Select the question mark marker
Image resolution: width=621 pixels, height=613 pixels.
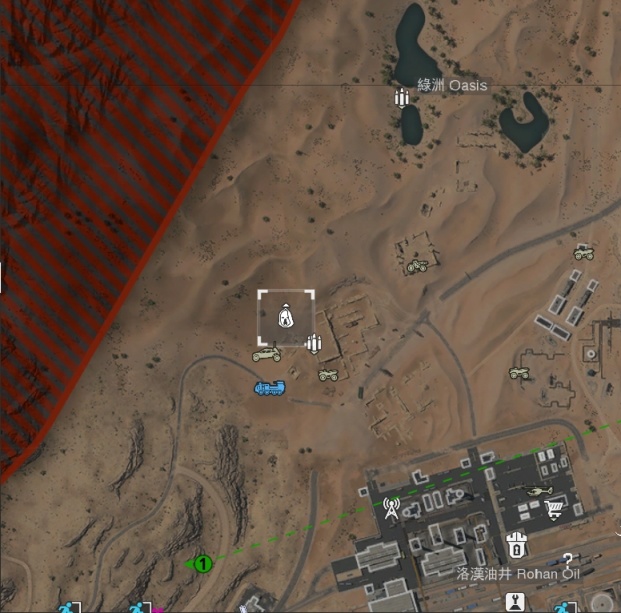pos(568,561)
